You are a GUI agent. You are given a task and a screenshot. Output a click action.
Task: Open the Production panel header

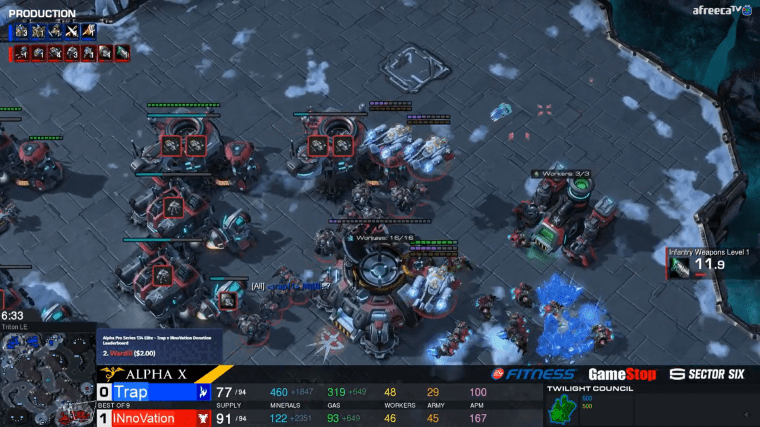(42, 14)
